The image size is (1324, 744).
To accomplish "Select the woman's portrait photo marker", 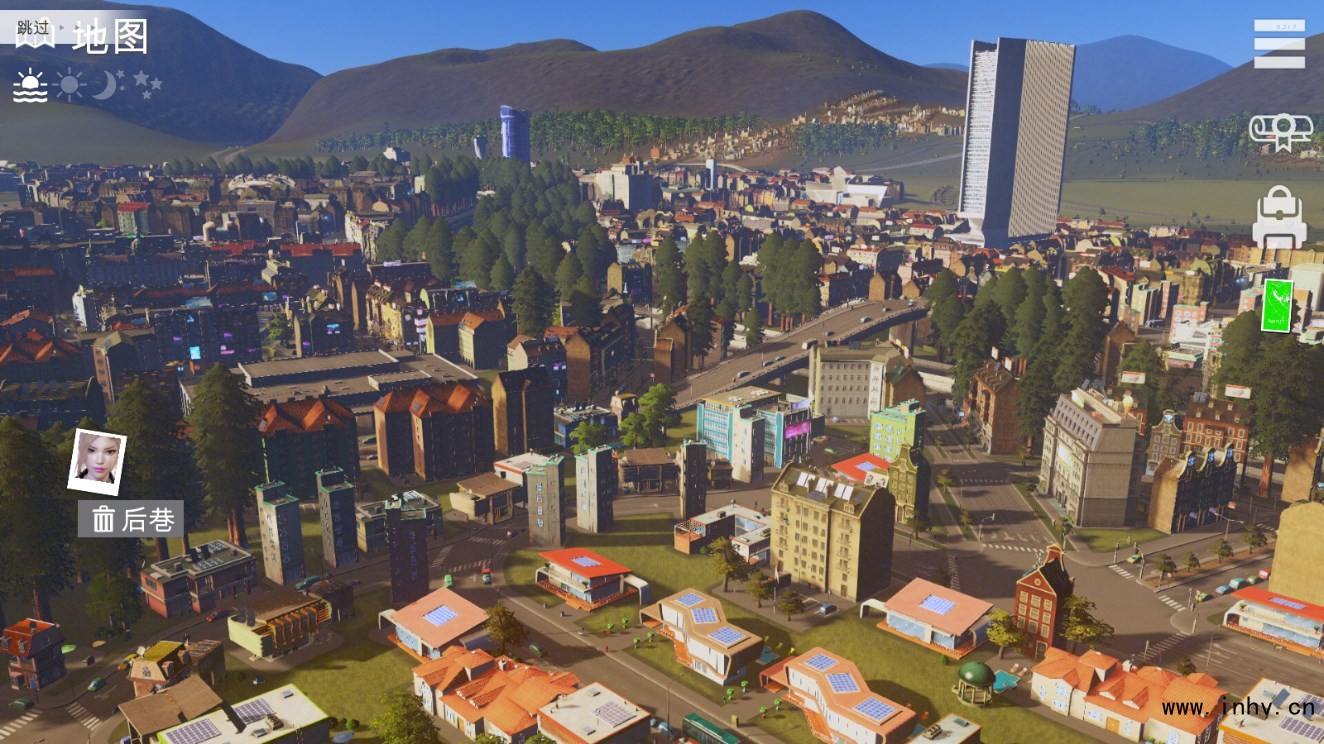I will pos(97,461).
